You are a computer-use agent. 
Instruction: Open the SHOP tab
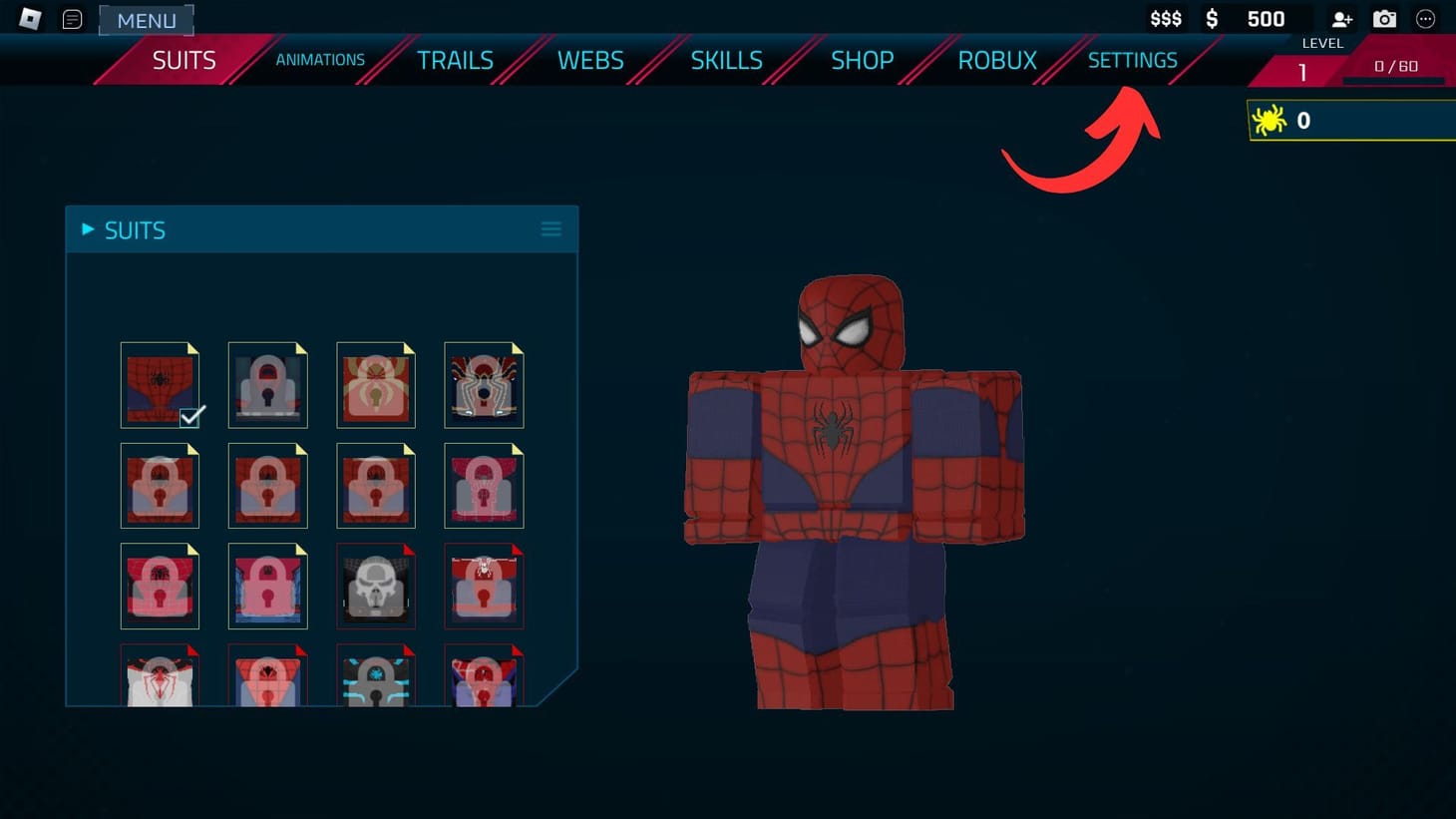click(862, 60)
